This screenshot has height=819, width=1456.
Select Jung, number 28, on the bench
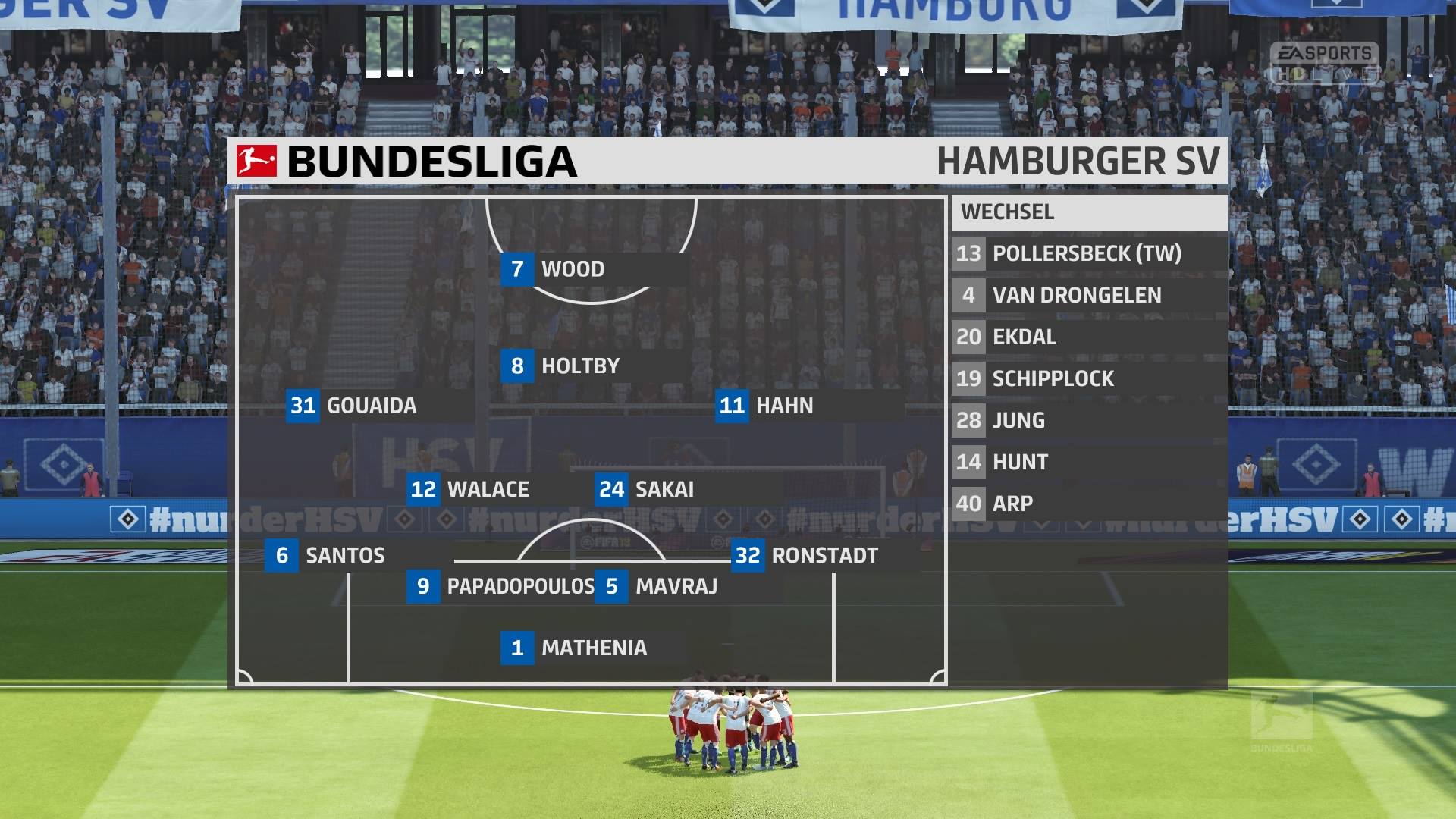point(1018,420)
